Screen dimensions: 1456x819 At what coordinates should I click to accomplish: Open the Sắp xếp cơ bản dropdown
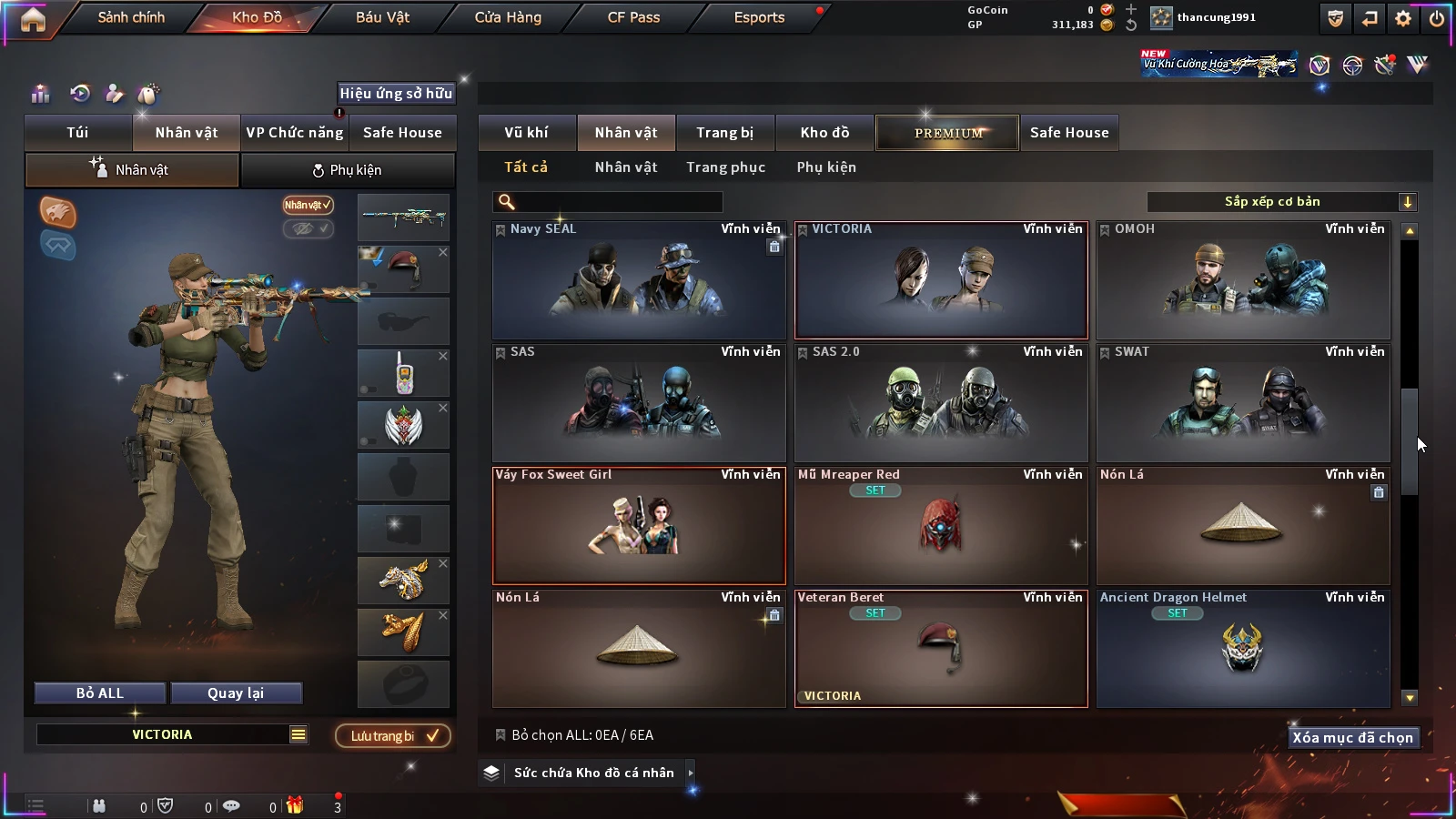click(x=1281, y=202)
